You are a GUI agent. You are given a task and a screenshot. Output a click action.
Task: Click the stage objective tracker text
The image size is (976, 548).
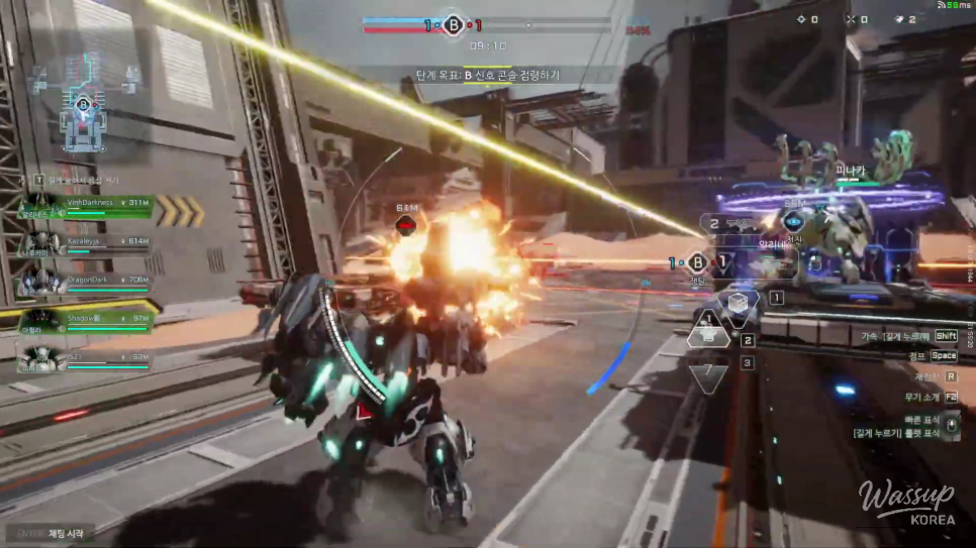point(488,75)
